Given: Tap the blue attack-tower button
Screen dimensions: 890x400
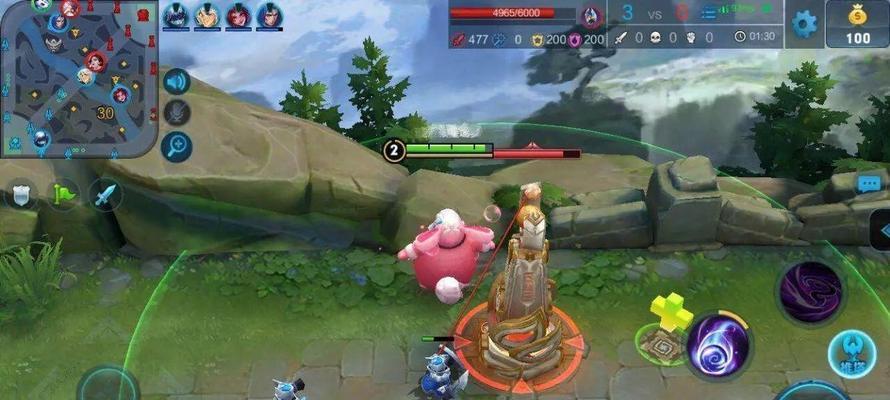Looking at the screenshot, I should (x=853, y=355).
